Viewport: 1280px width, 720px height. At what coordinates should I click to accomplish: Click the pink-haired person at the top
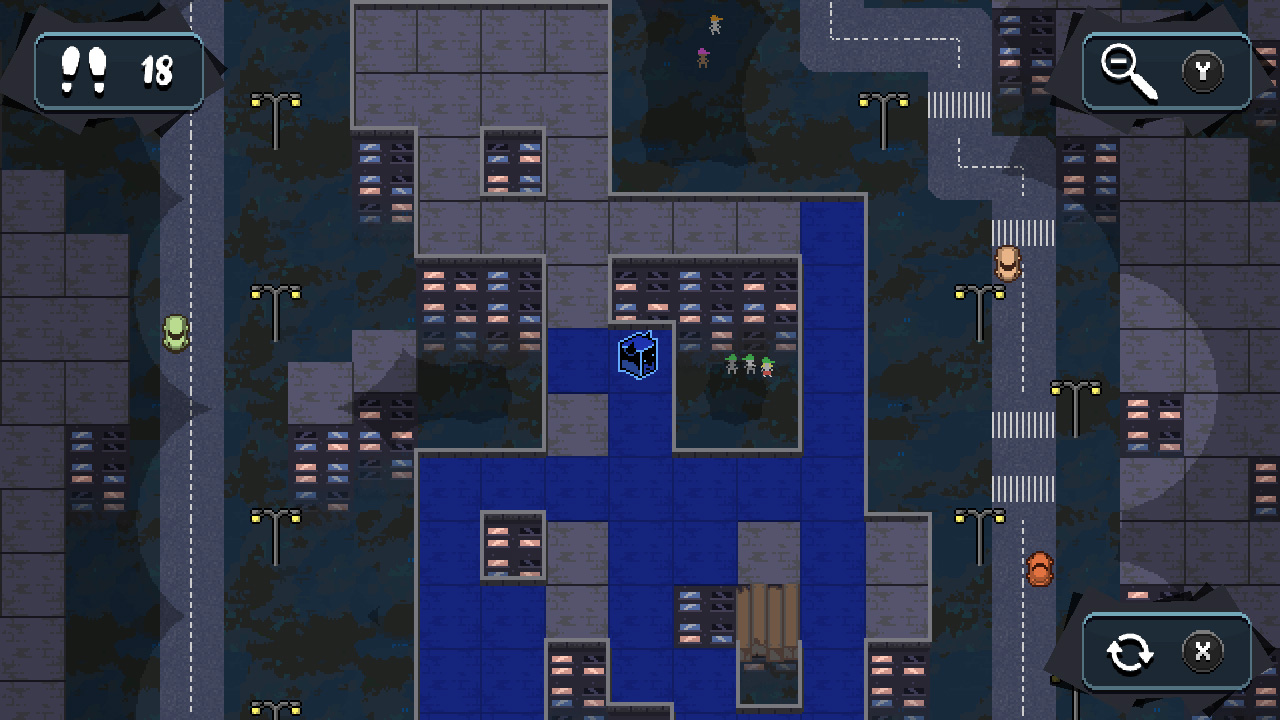tap(703, 57)
